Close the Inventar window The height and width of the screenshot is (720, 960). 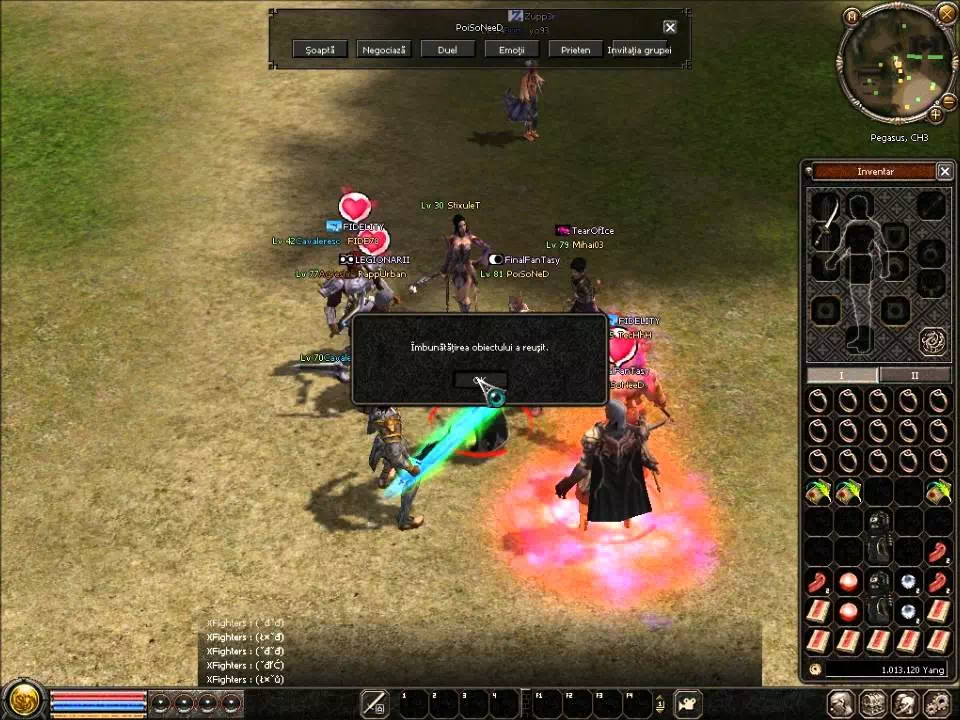click(x=944, y=172)
